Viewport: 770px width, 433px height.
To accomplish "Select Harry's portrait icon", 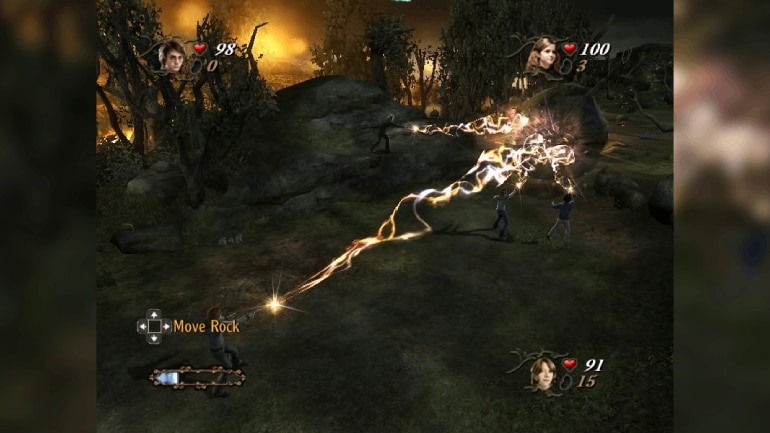I will 171,56.
